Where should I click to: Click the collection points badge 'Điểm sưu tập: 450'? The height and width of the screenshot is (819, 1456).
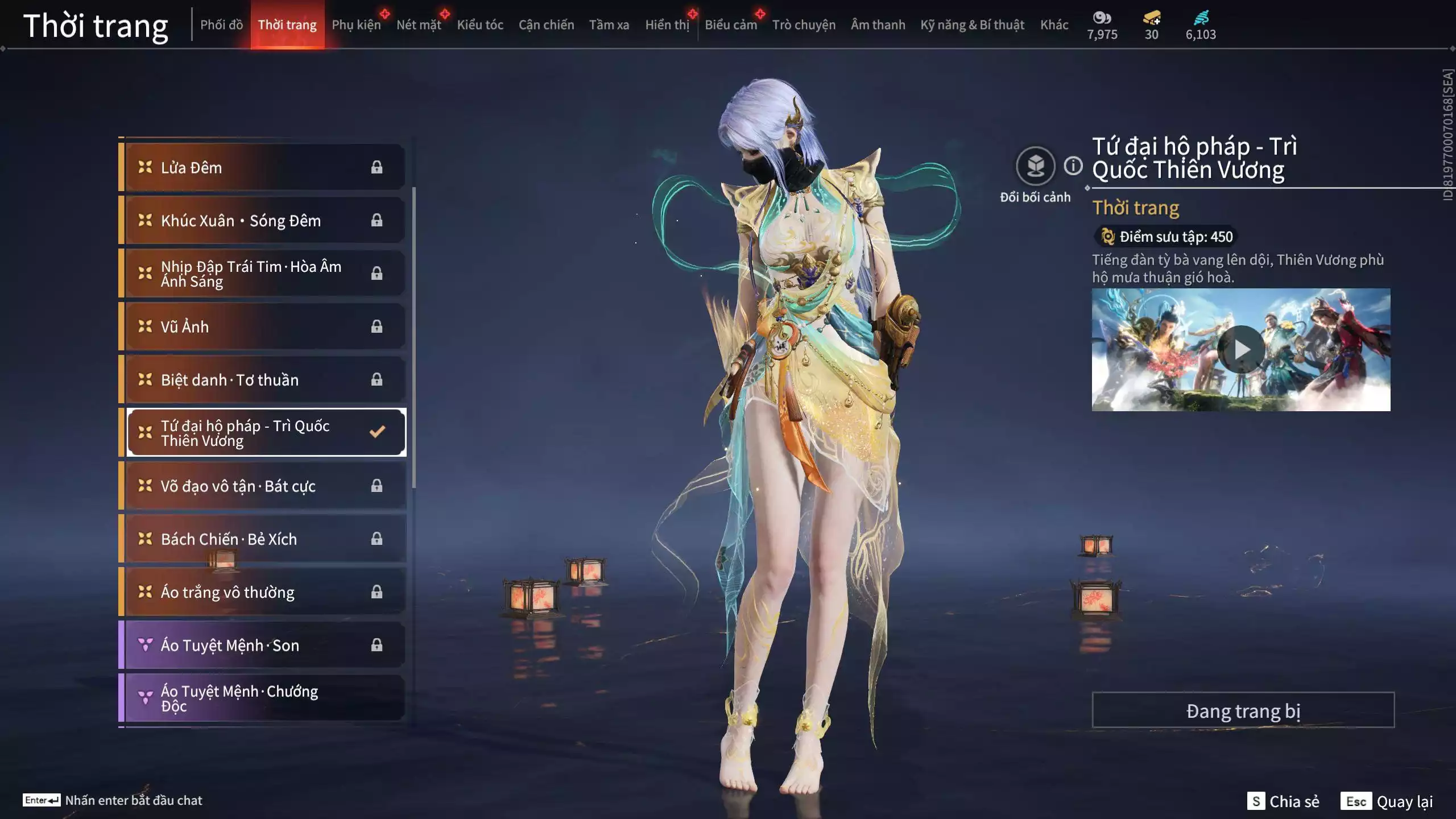point(1165,237)
